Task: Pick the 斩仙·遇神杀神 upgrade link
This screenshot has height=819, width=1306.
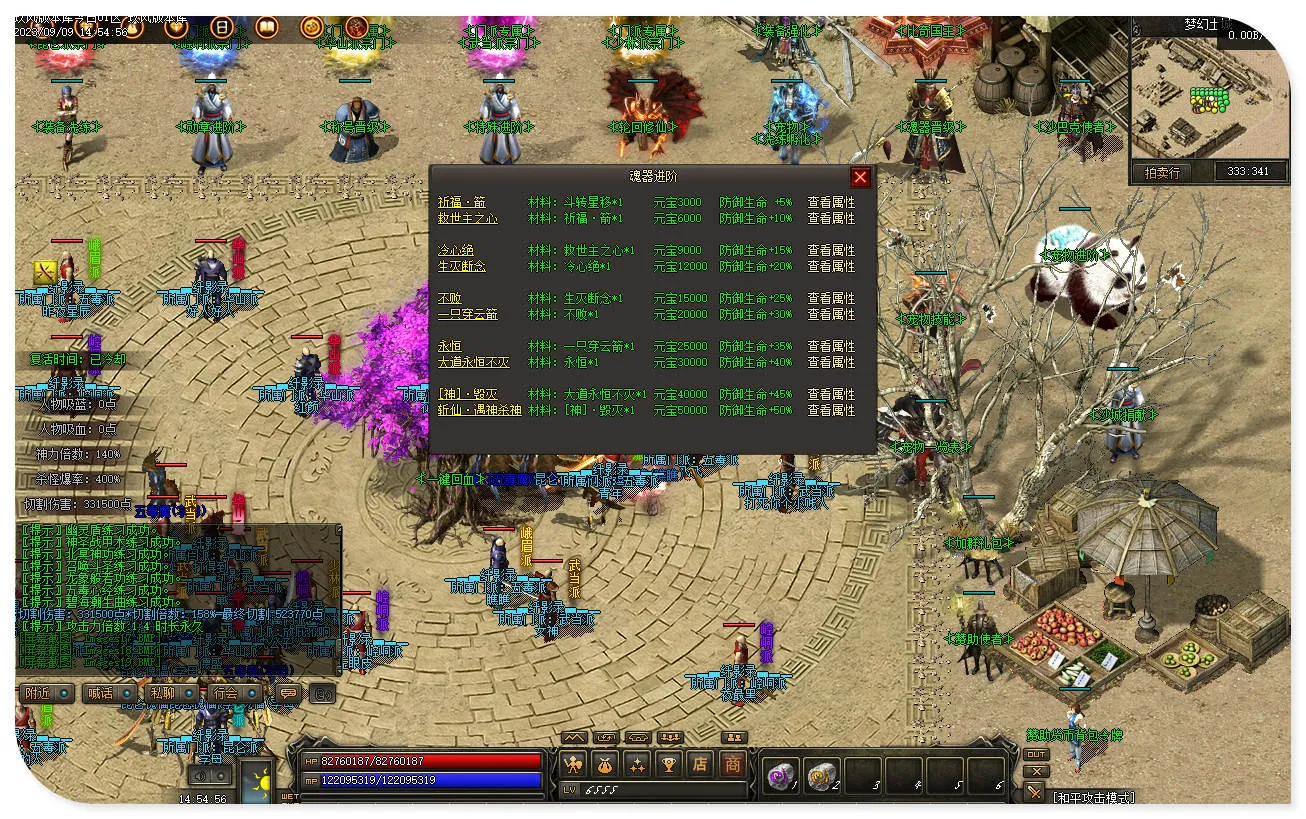Action: (479, 410)
